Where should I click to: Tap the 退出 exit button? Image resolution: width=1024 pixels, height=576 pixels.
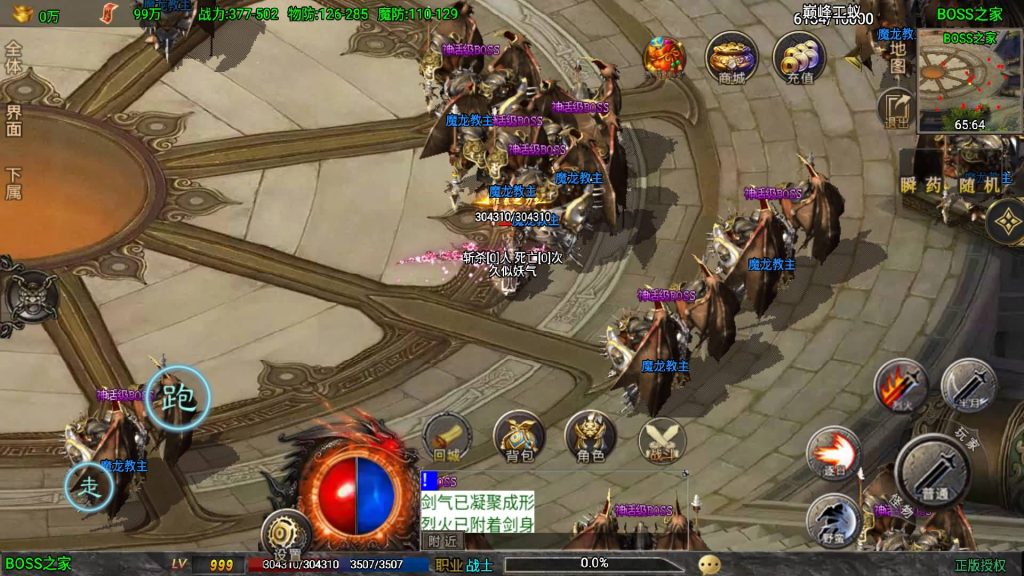tap(897, 108)
